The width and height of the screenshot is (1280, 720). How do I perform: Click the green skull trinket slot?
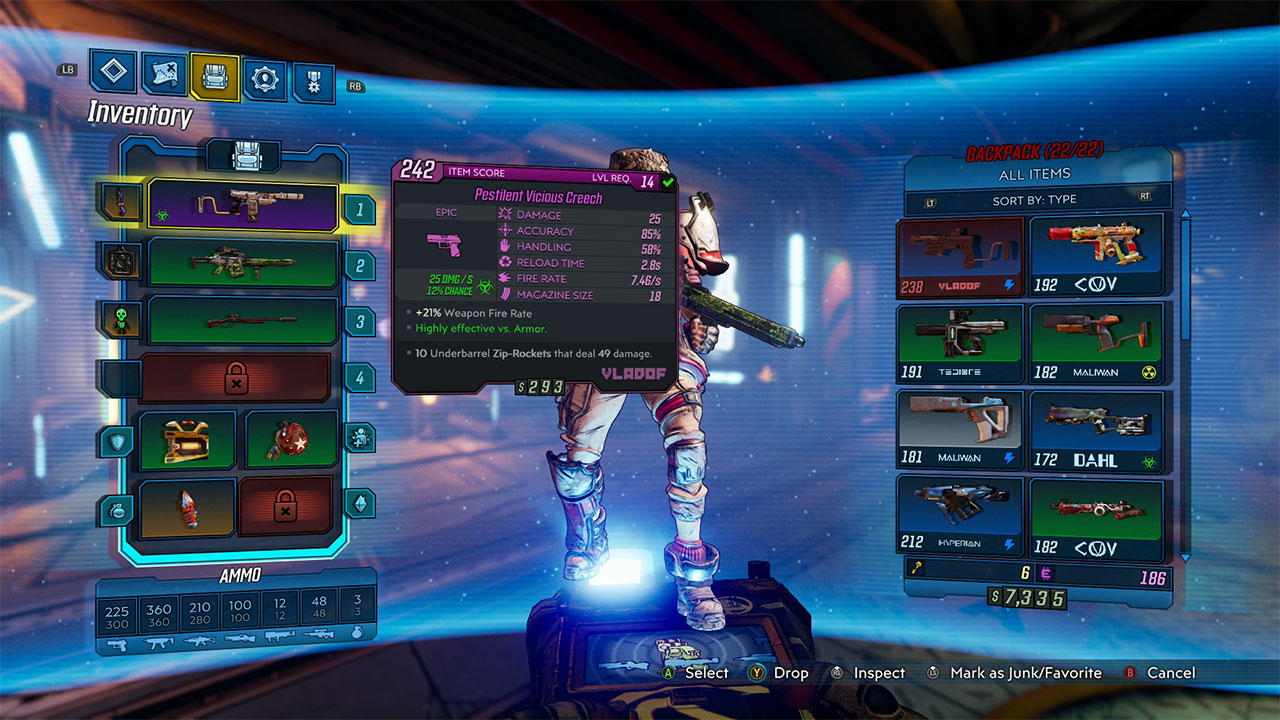pyautogui.click(x=122, y=320)
